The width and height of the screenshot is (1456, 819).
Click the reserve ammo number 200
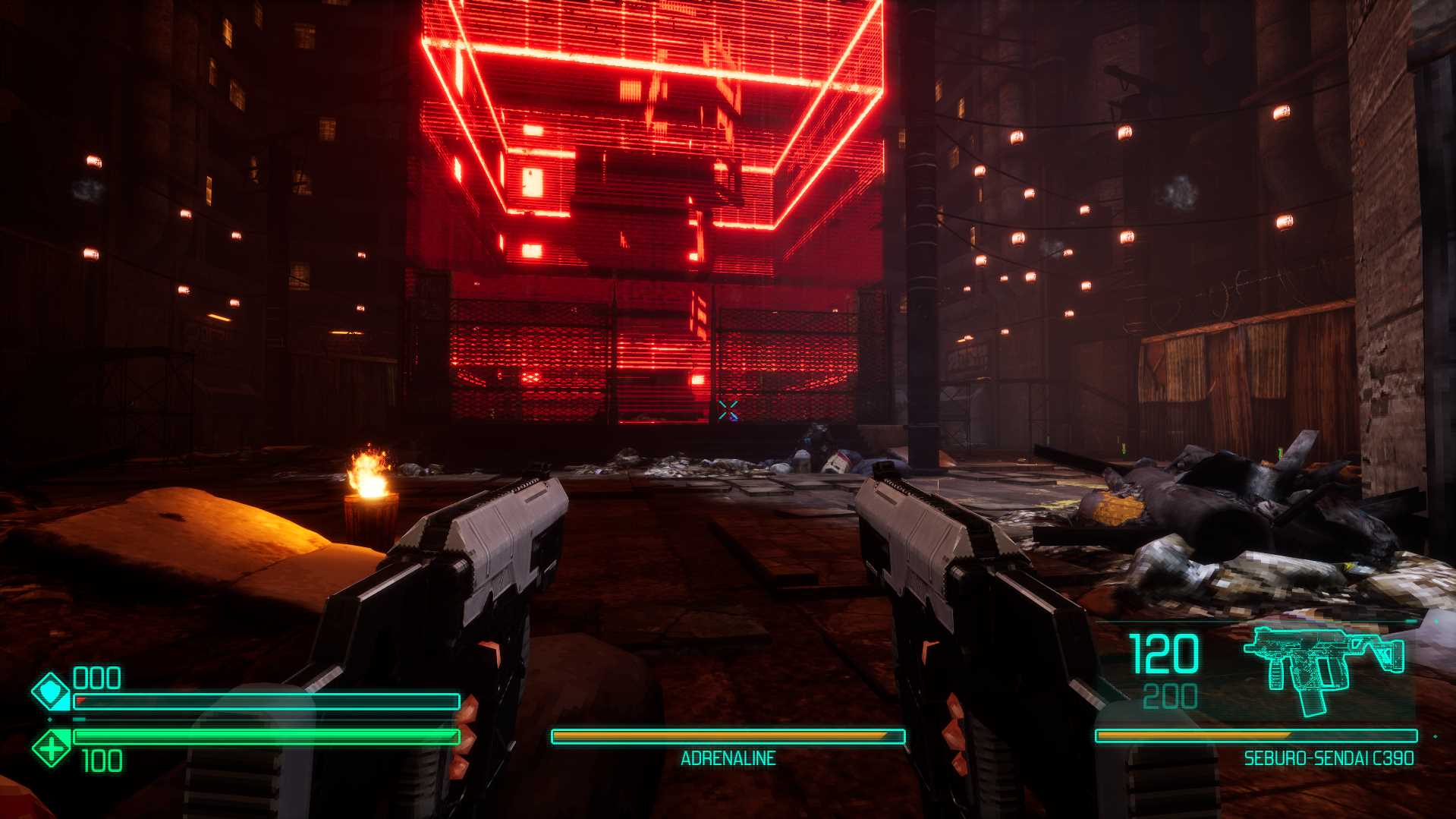[1171, 695]
